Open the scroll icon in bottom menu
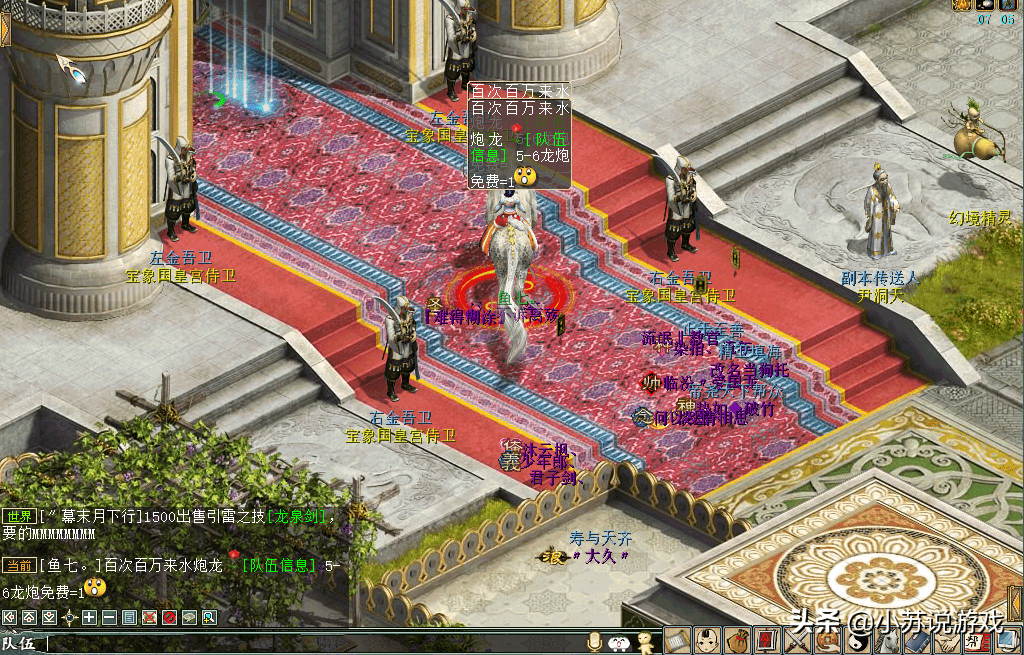Image resolution: width=1024 pixels, height=655 pixels. [x=678, y=640]
